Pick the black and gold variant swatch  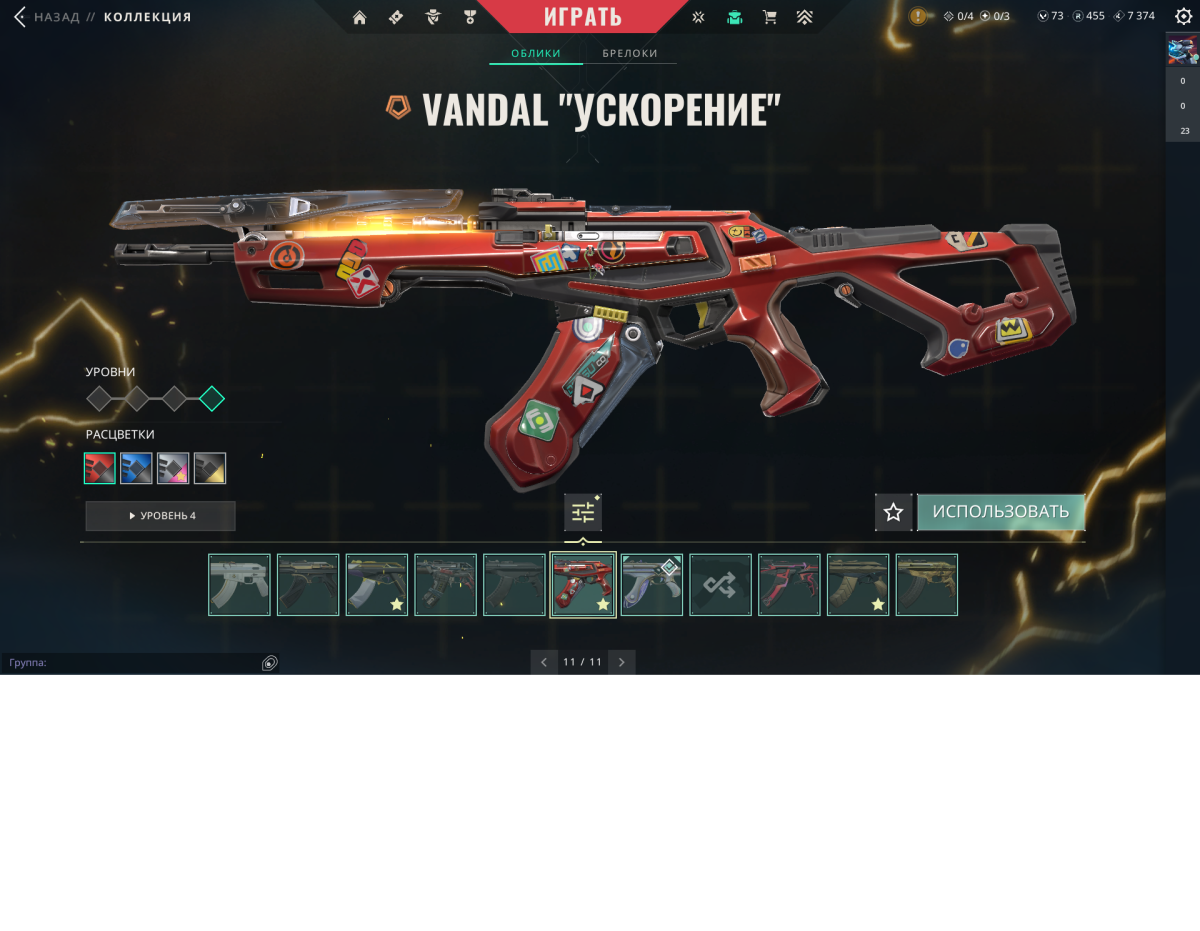pos(210,468)
